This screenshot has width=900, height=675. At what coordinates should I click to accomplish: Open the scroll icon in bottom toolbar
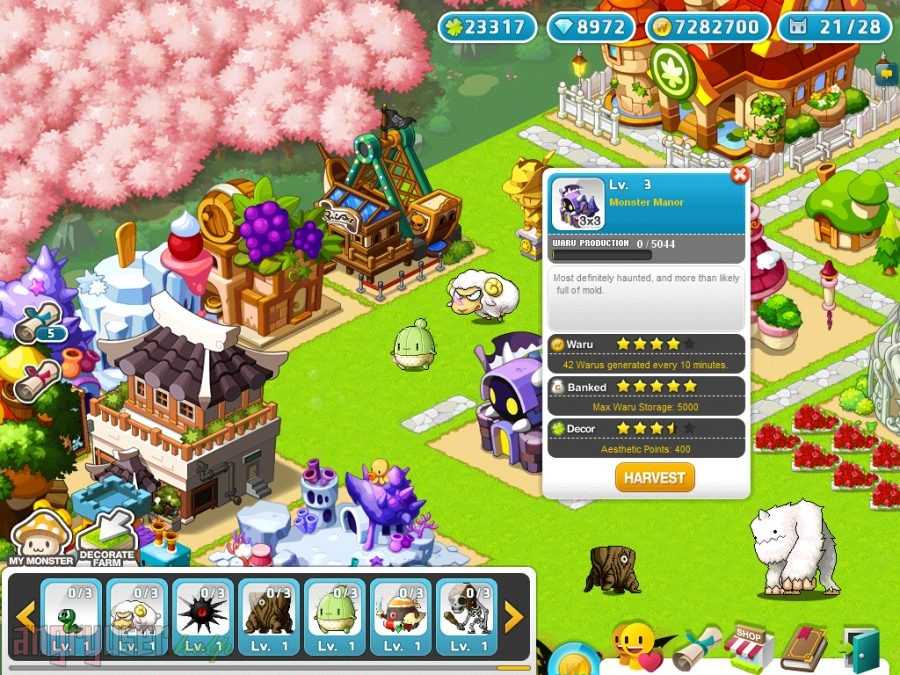pyautogui.click(x=695, y=650)
